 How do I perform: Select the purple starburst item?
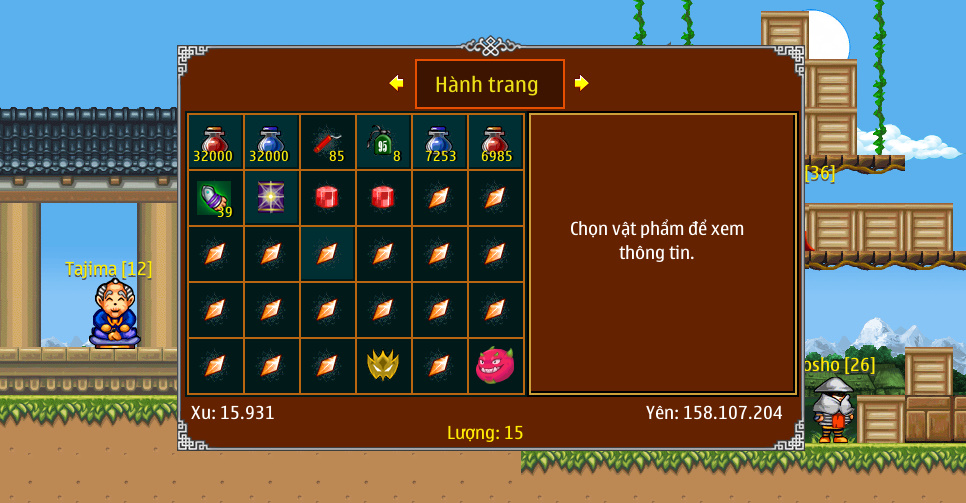coord(271,198)
